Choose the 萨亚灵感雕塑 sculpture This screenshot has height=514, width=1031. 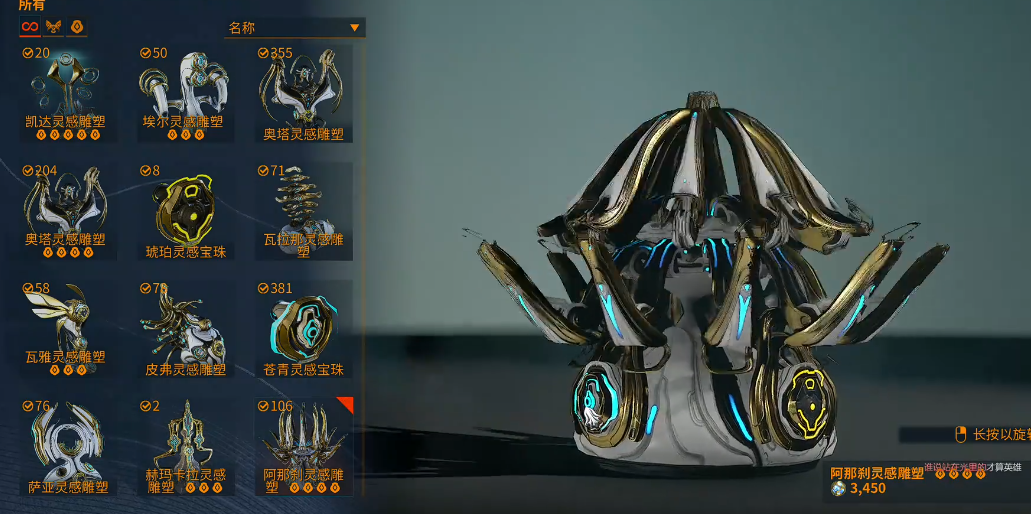65,445
